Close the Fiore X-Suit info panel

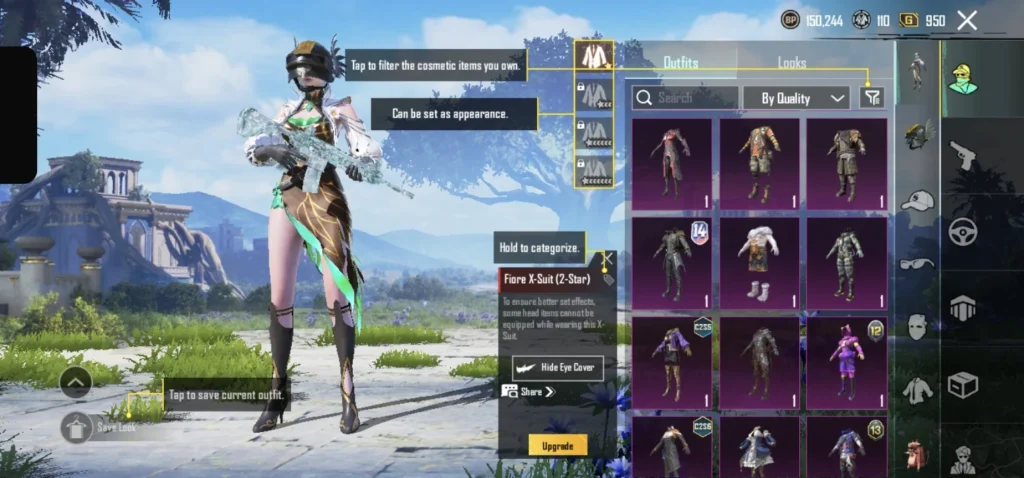pos(606,258)
